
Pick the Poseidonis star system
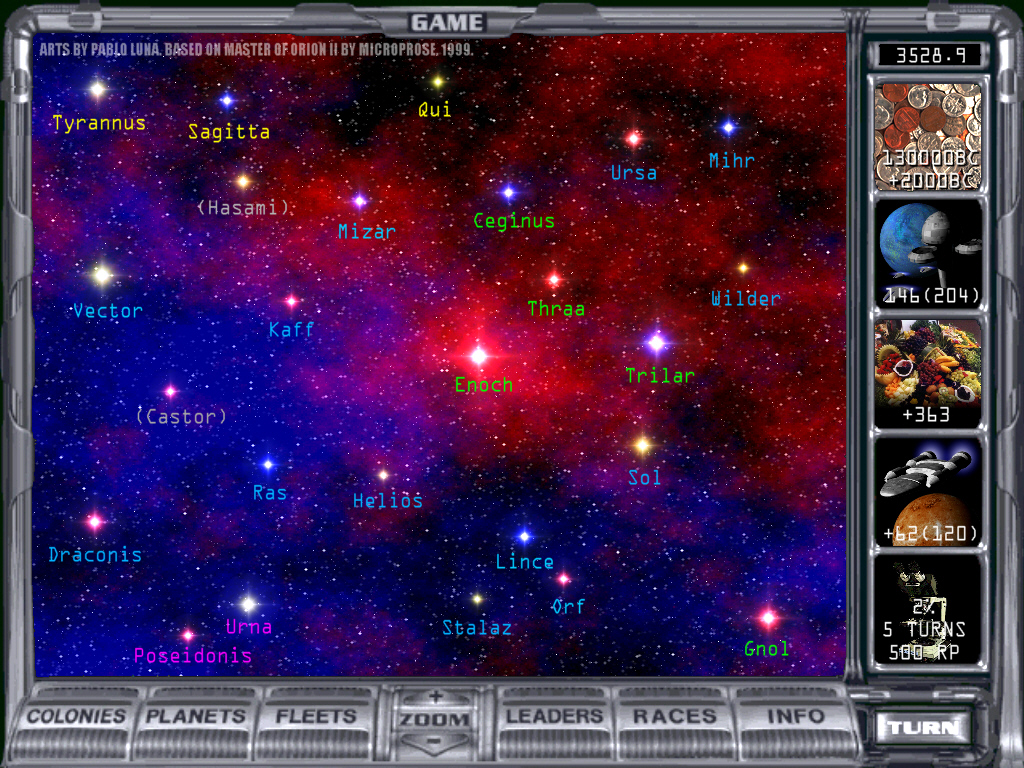(188, 635)
